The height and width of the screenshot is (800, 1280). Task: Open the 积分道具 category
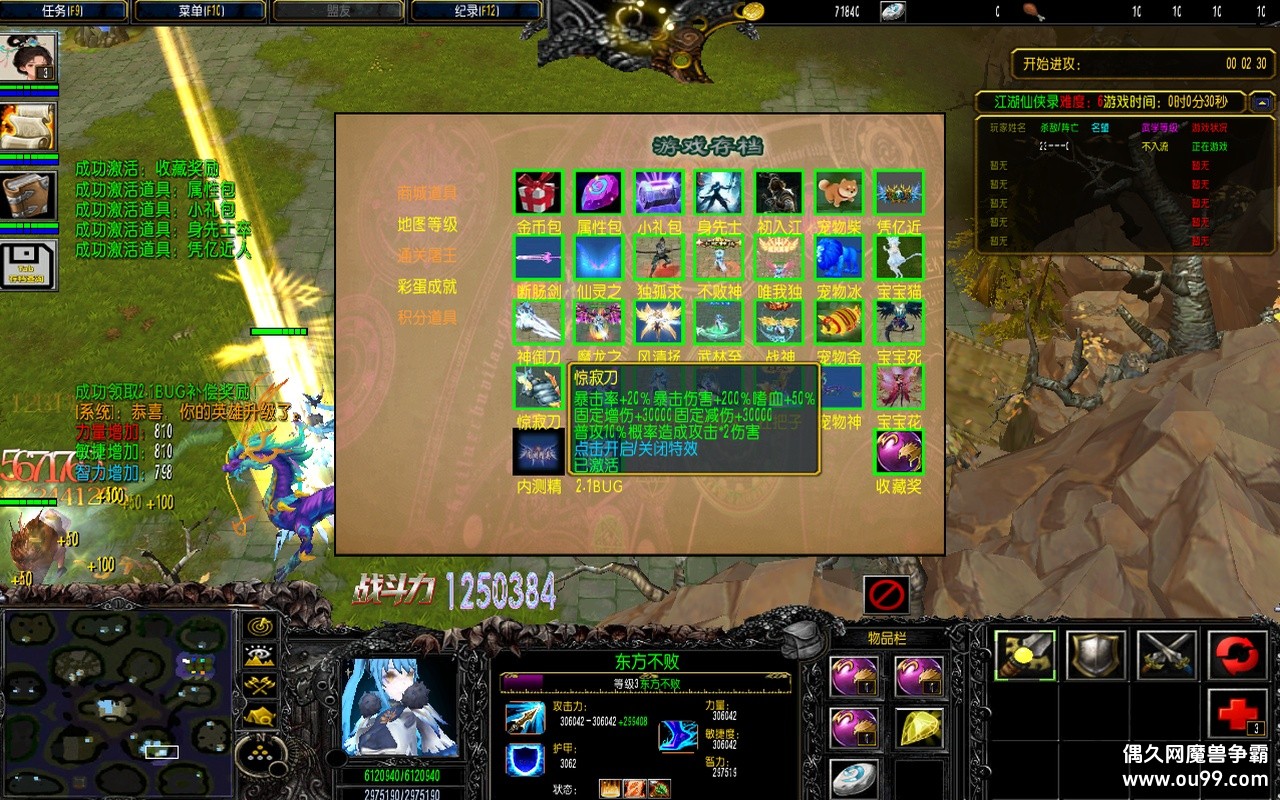coord(427,317)
